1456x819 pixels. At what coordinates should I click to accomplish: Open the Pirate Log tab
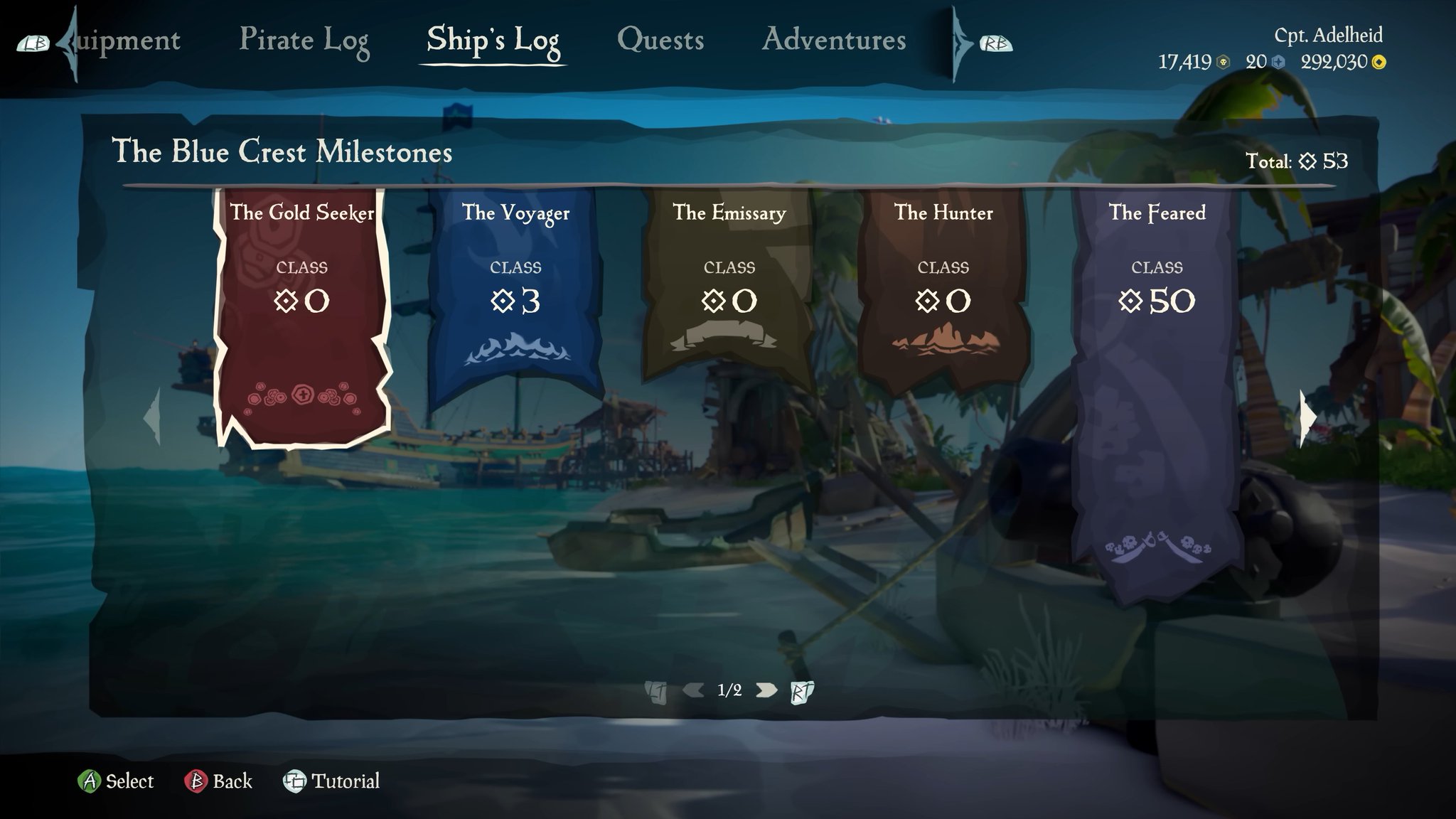coord(306,41)
